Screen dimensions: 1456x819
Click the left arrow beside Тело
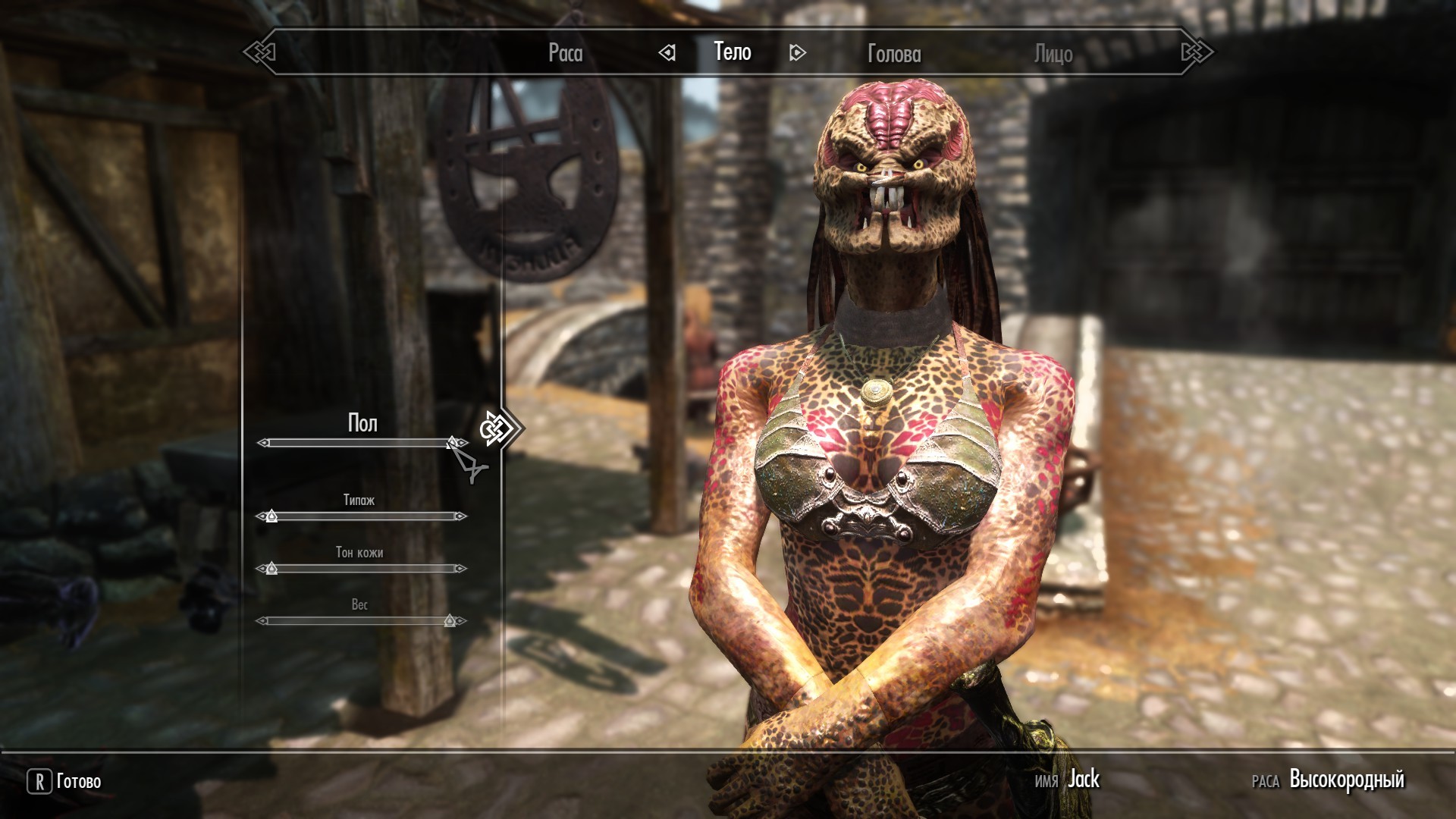(667, 52)
